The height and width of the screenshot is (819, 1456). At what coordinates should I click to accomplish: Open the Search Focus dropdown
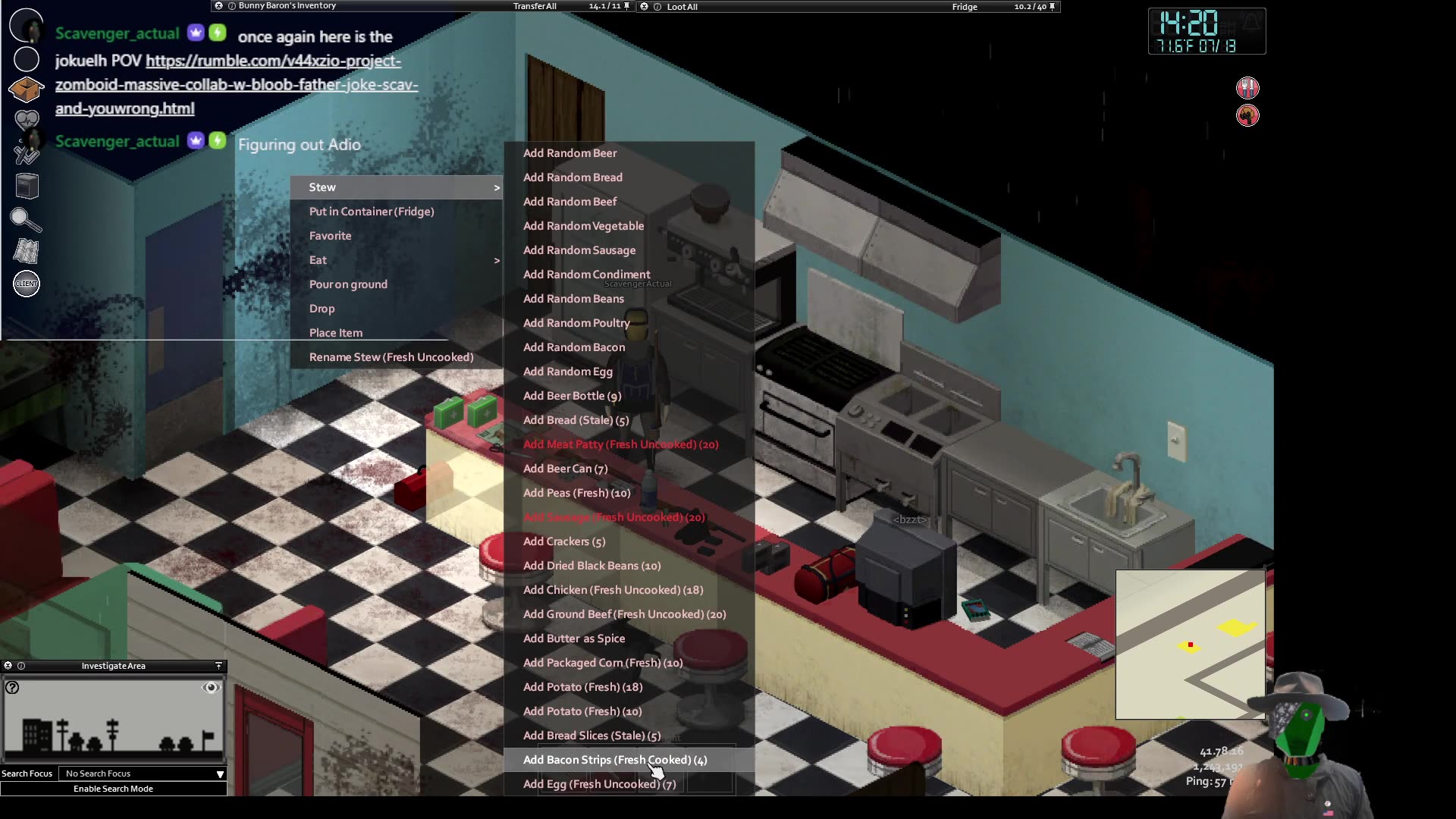click(x=143, y=773)
